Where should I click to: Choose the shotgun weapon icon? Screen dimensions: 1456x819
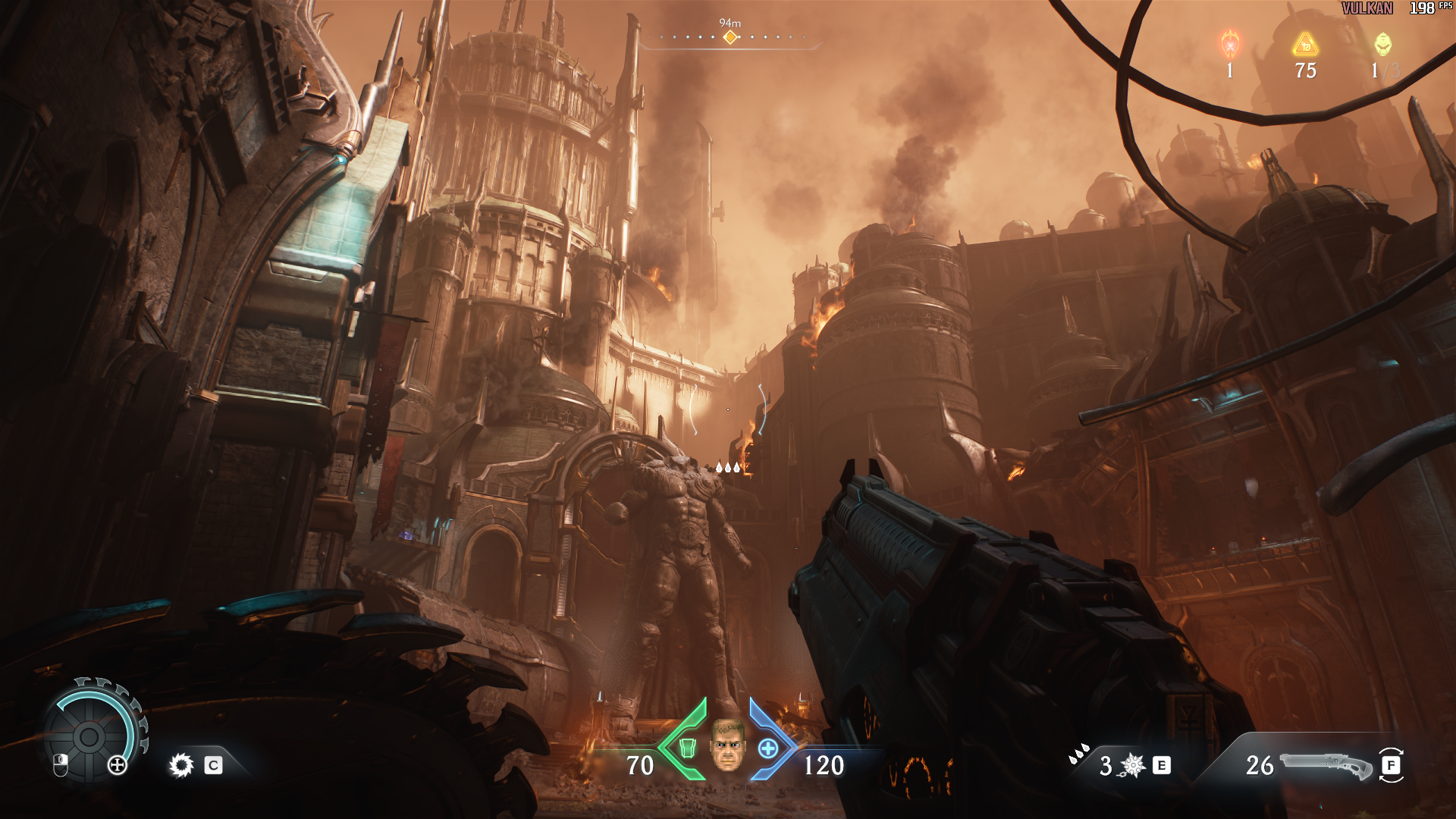point(1326,765)
